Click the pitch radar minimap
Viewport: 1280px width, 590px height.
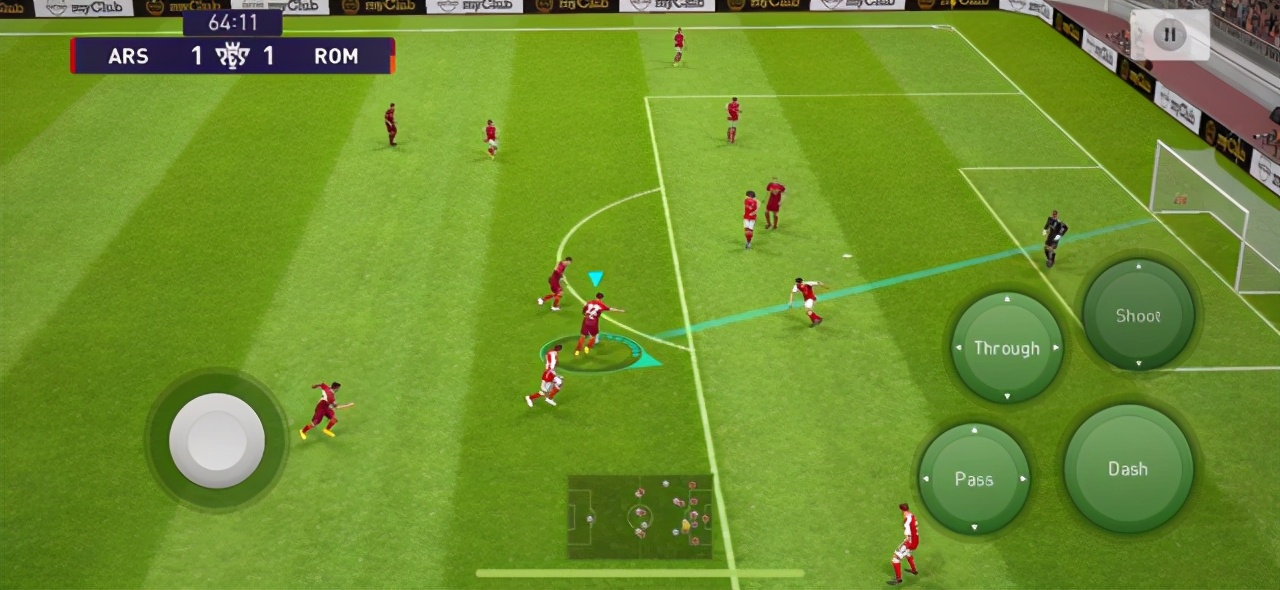(640, 517)
